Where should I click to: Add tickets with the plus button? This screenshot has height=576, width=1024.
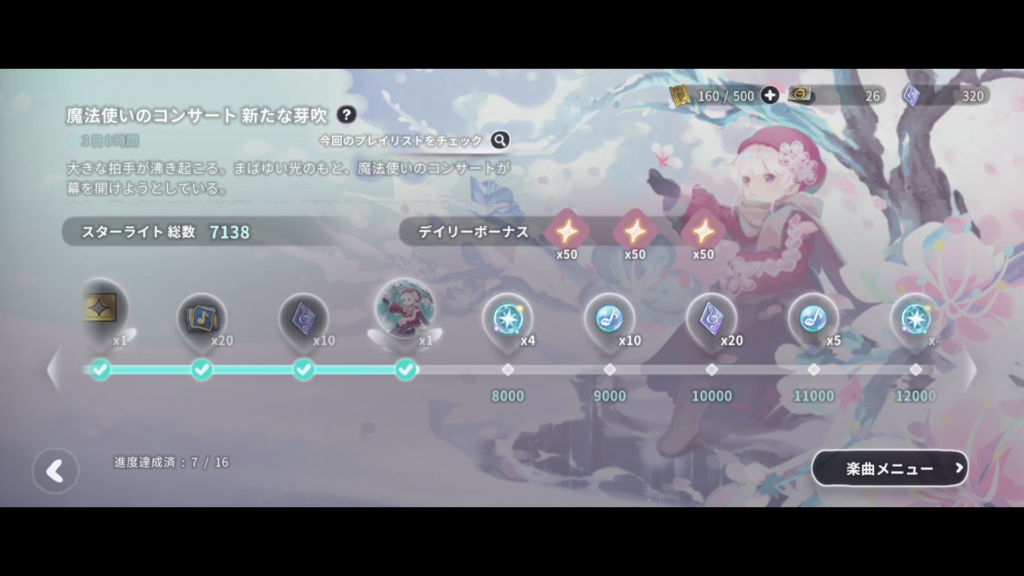tap(769, 95)
